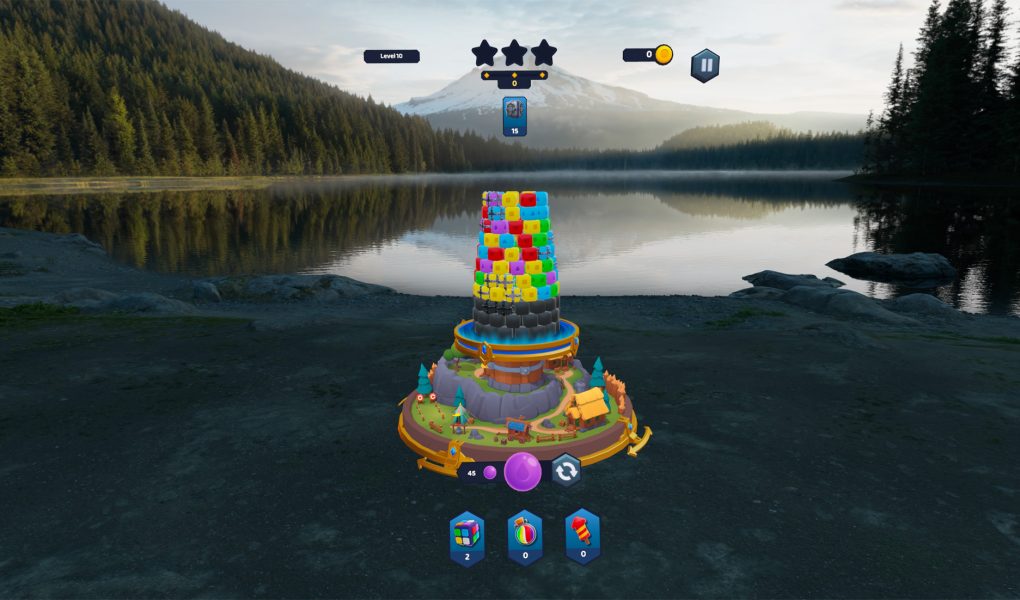Image resolution: width=1020 pixels, height=600 pixels.
Task: Pause the game with the hexagon button
Action: (x=705, y=65)
